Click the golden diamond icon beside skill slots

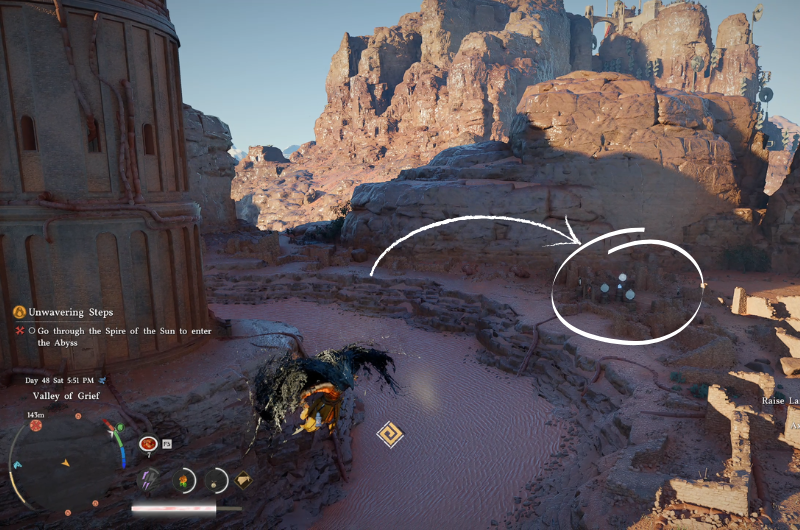pyautogui.click(x=243, y=480)
